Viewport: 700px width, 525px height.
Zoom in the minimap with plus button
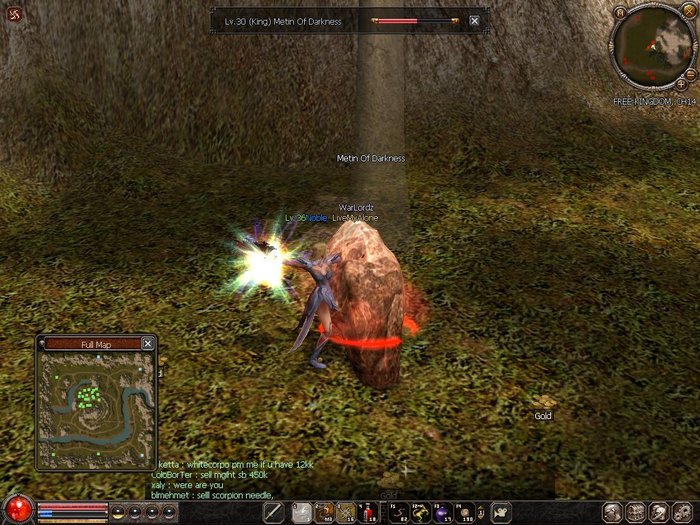(x=681, y=86)
